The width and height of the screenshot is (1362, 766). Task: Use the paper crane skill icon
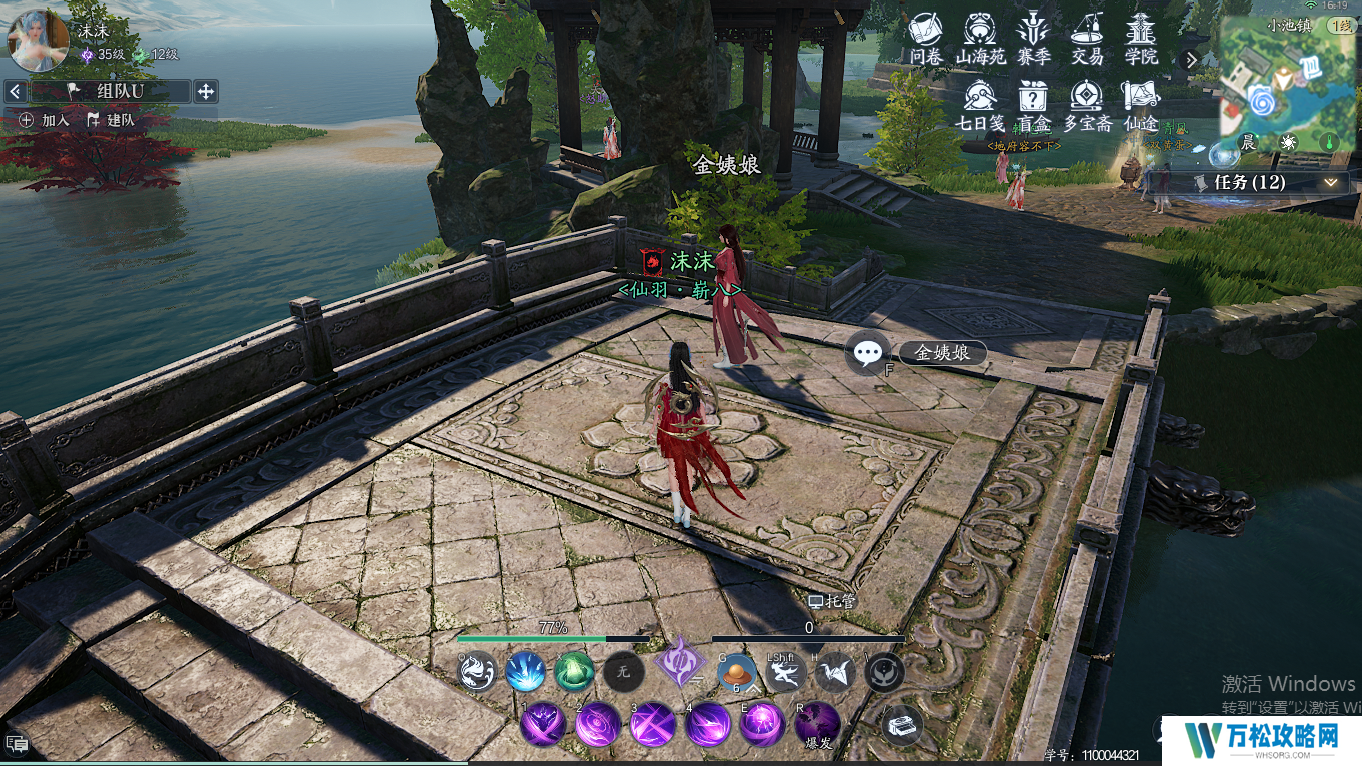point(833,673)
